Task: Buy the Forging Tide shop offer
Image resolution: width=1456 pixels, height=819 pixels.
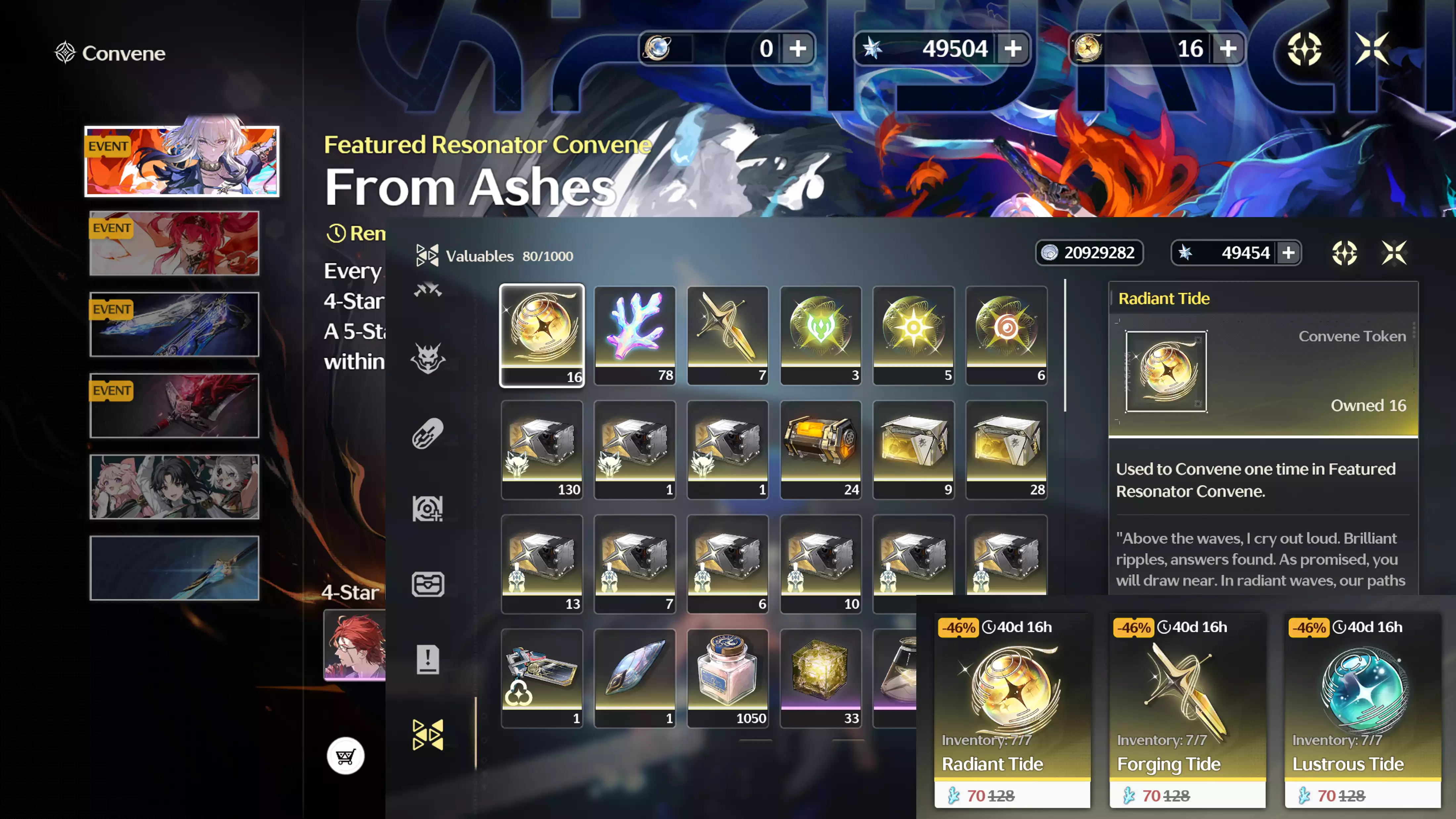Action: (1187, 710)
